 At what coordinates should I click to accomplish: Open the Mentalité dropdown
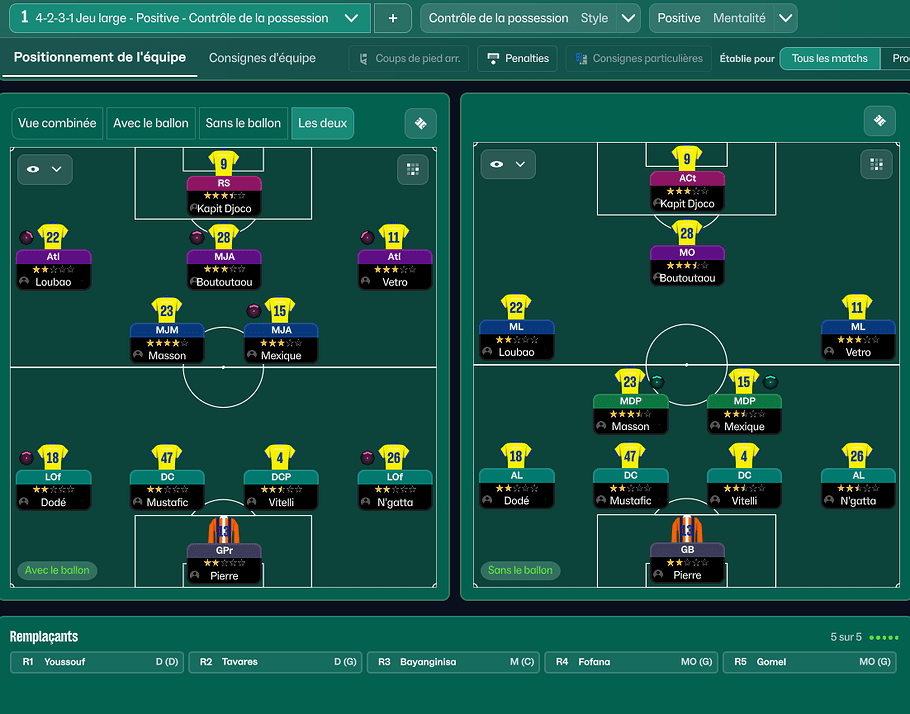pos(785,18)
